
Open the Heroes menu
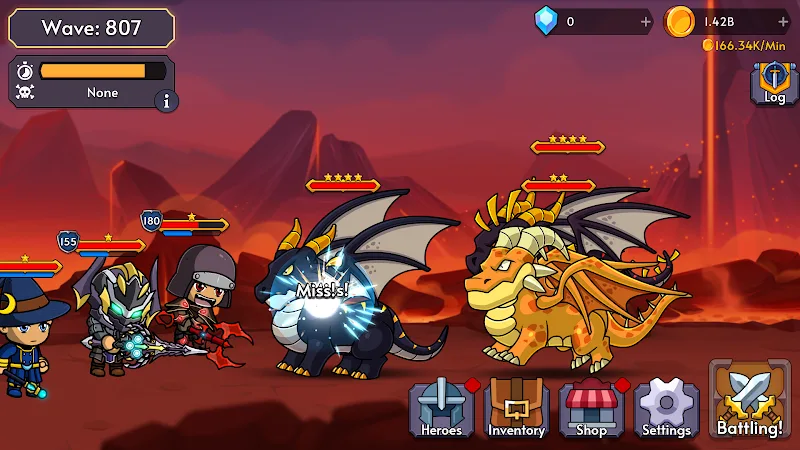pyautogui.click(x=441, y=408)
